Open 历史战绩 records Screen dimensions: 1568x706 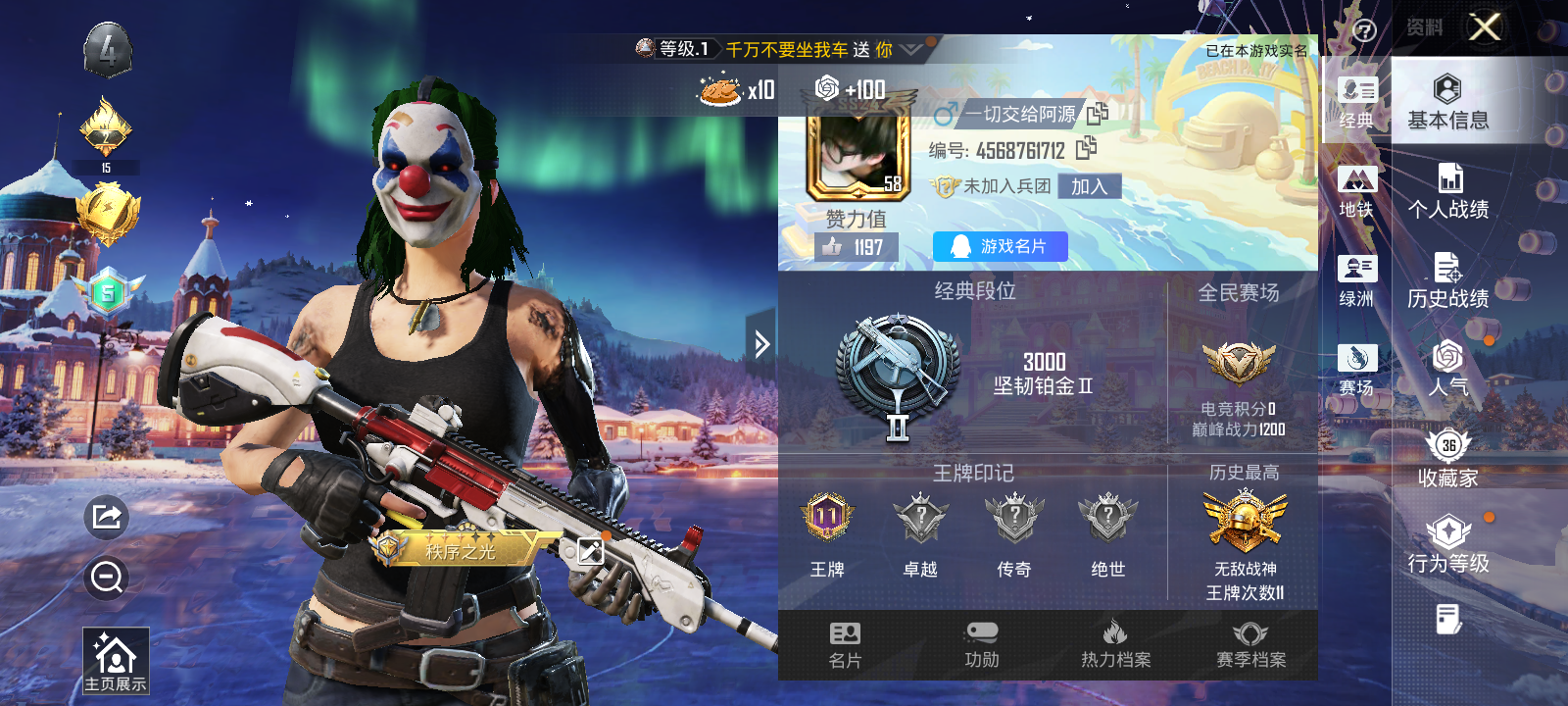(x=1447, y=280)
